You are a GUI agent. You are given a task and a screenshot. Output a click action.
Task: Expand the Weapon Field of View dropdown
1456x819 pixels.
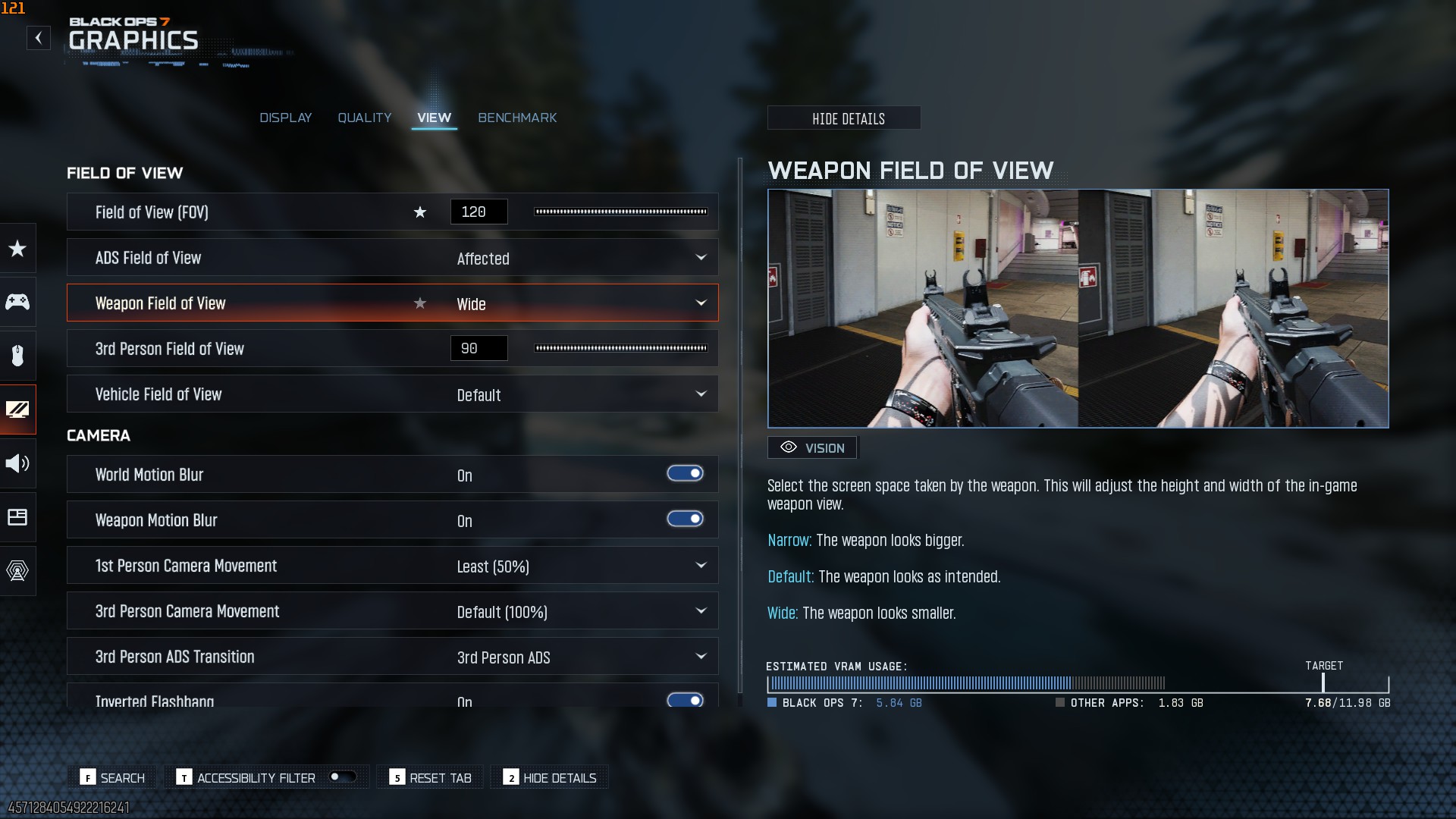(x=582, y=303)
